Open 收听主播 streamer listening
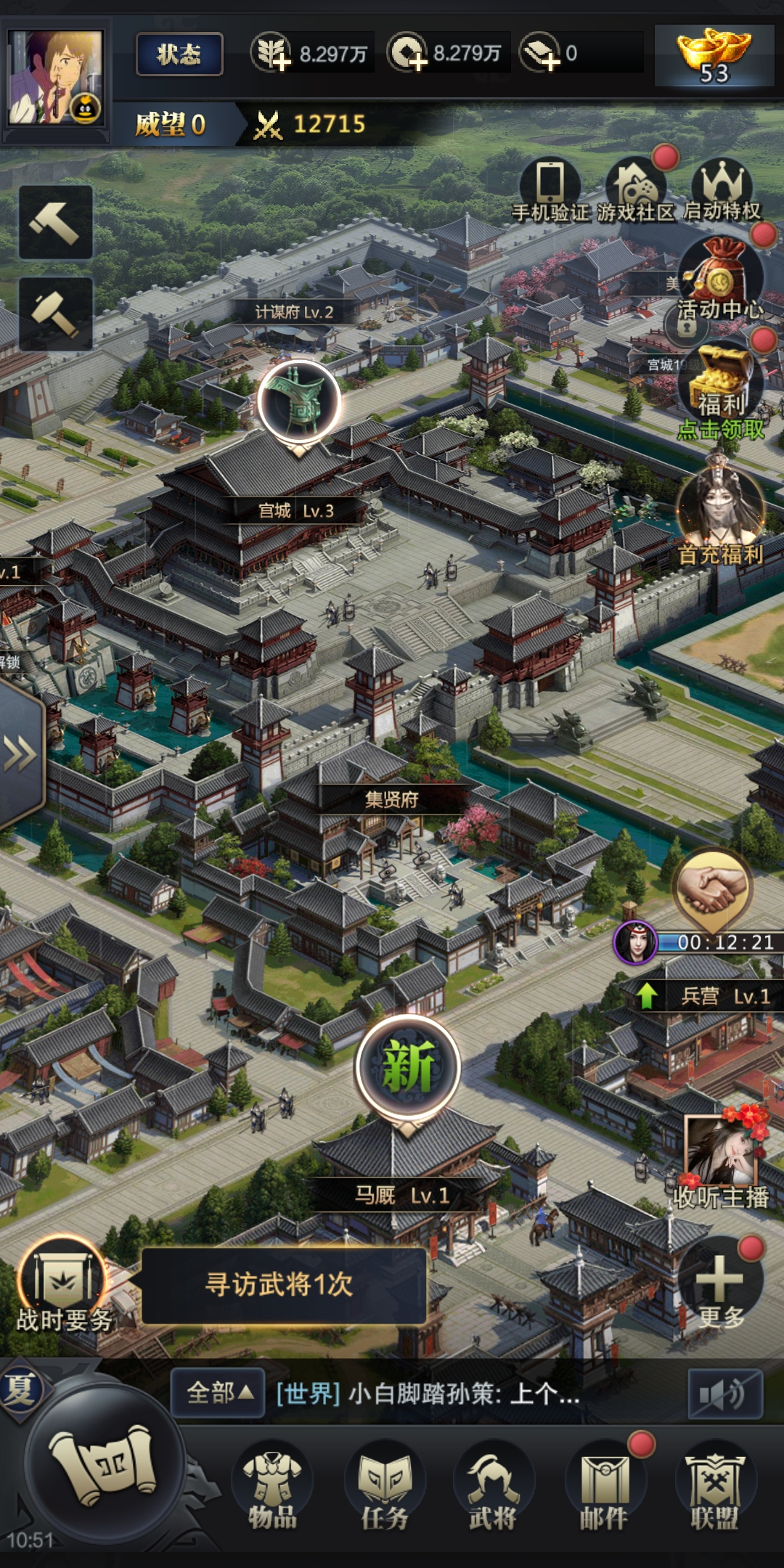The width and height of the screenshot is (784, 1568). point(721,1159)
